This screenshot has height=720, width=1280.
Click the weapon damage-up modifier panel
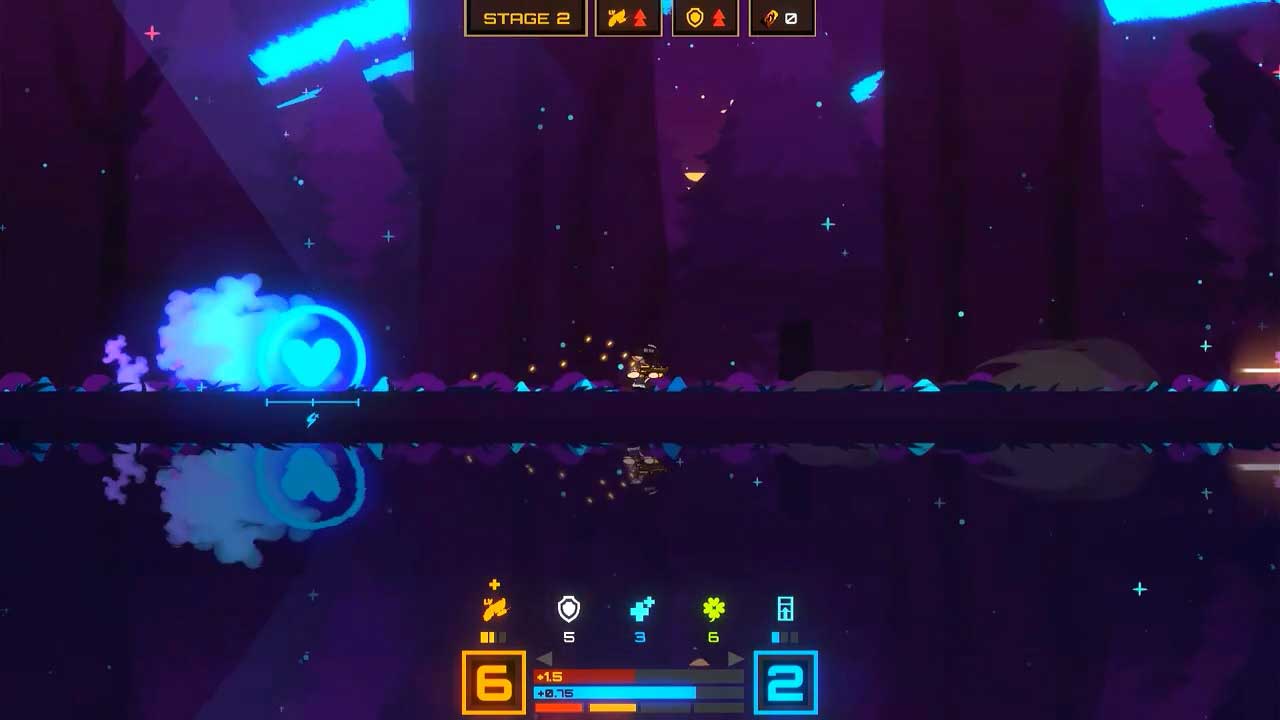pyautogui.click(x=628, y=18)
